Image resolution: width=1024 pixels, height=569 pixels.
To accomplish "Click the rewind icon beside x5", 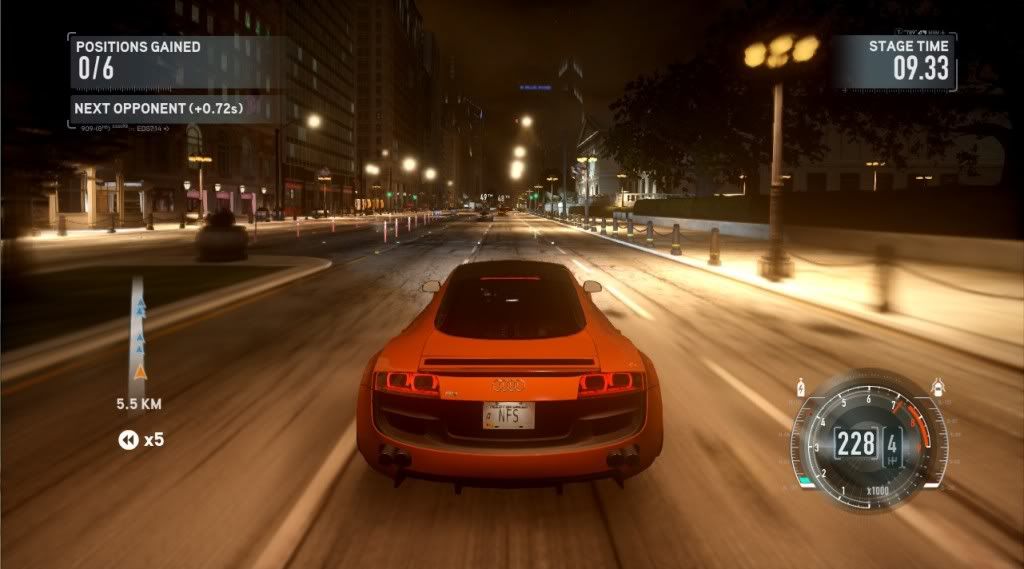I will 128,440.
